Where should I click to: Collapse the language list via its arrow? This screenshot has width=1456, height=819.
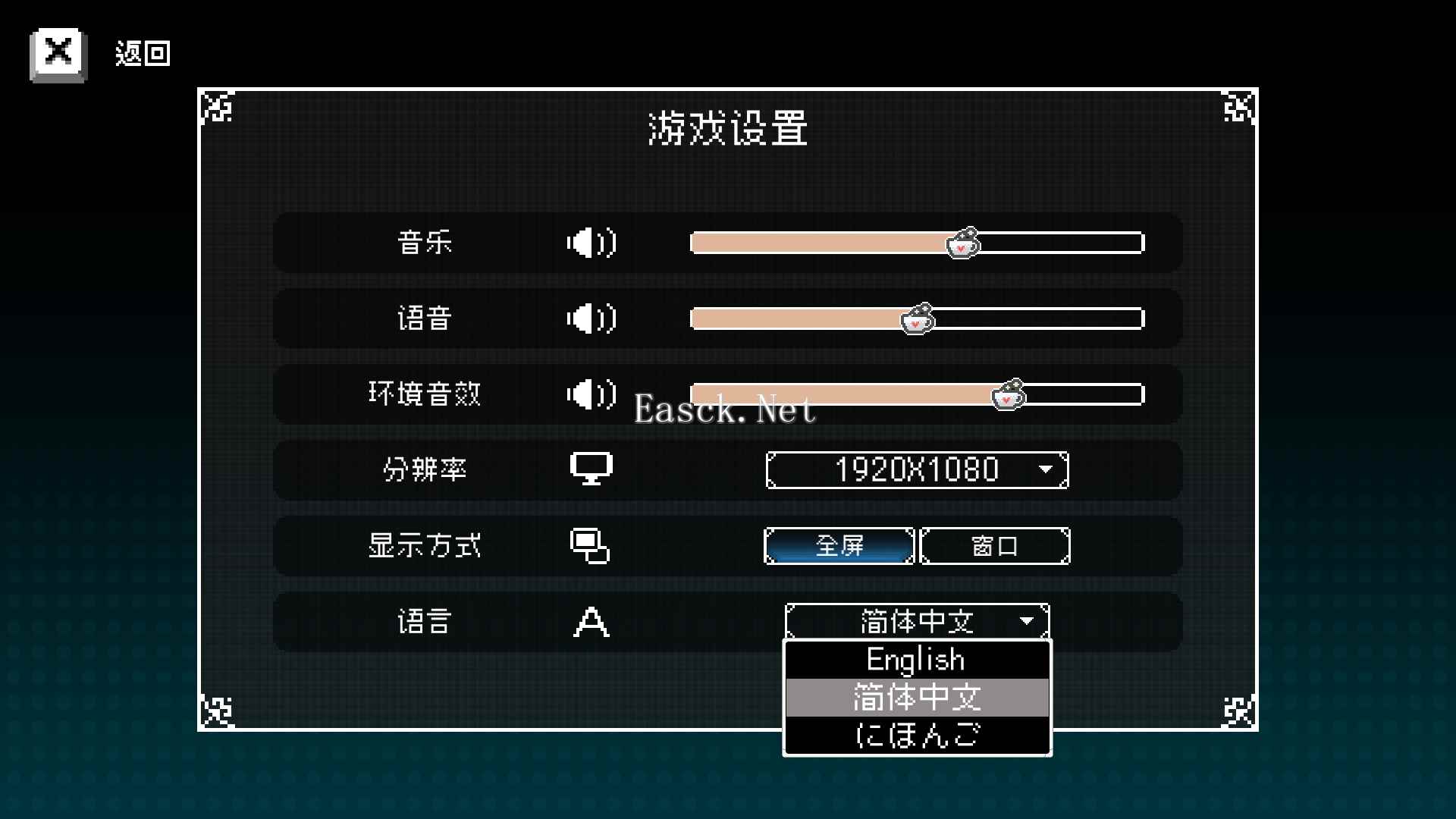1028,620
